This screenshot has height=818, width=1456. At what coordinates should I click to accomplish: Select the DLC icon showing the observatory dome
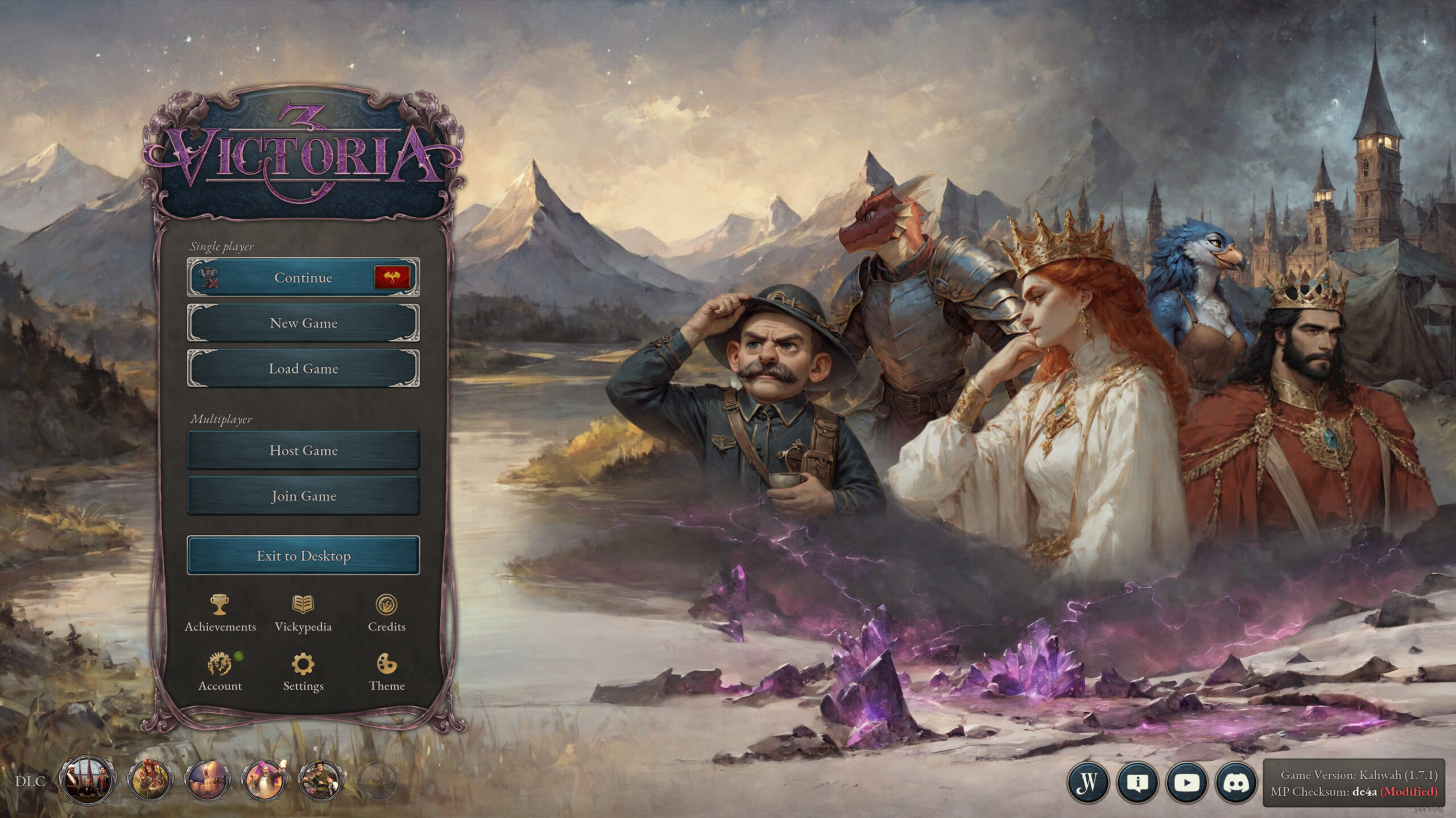pos(207,780)
